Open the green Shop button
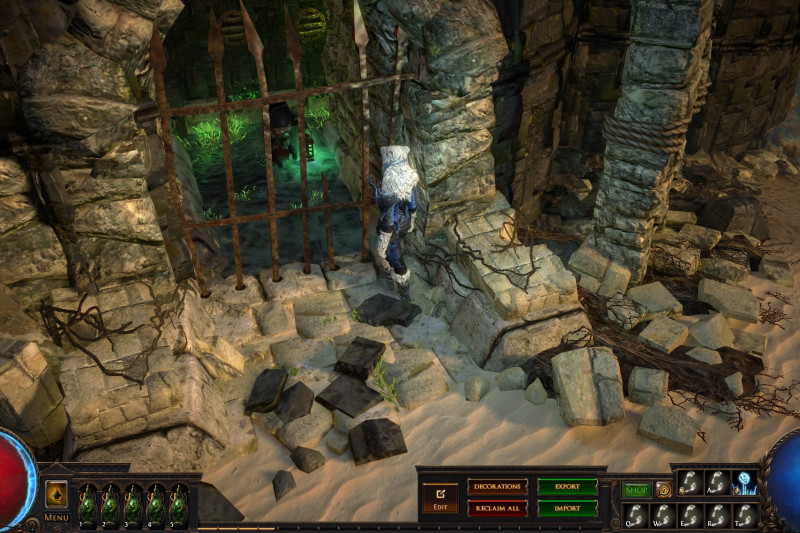 pyautogui.click(x=637, y=490)
